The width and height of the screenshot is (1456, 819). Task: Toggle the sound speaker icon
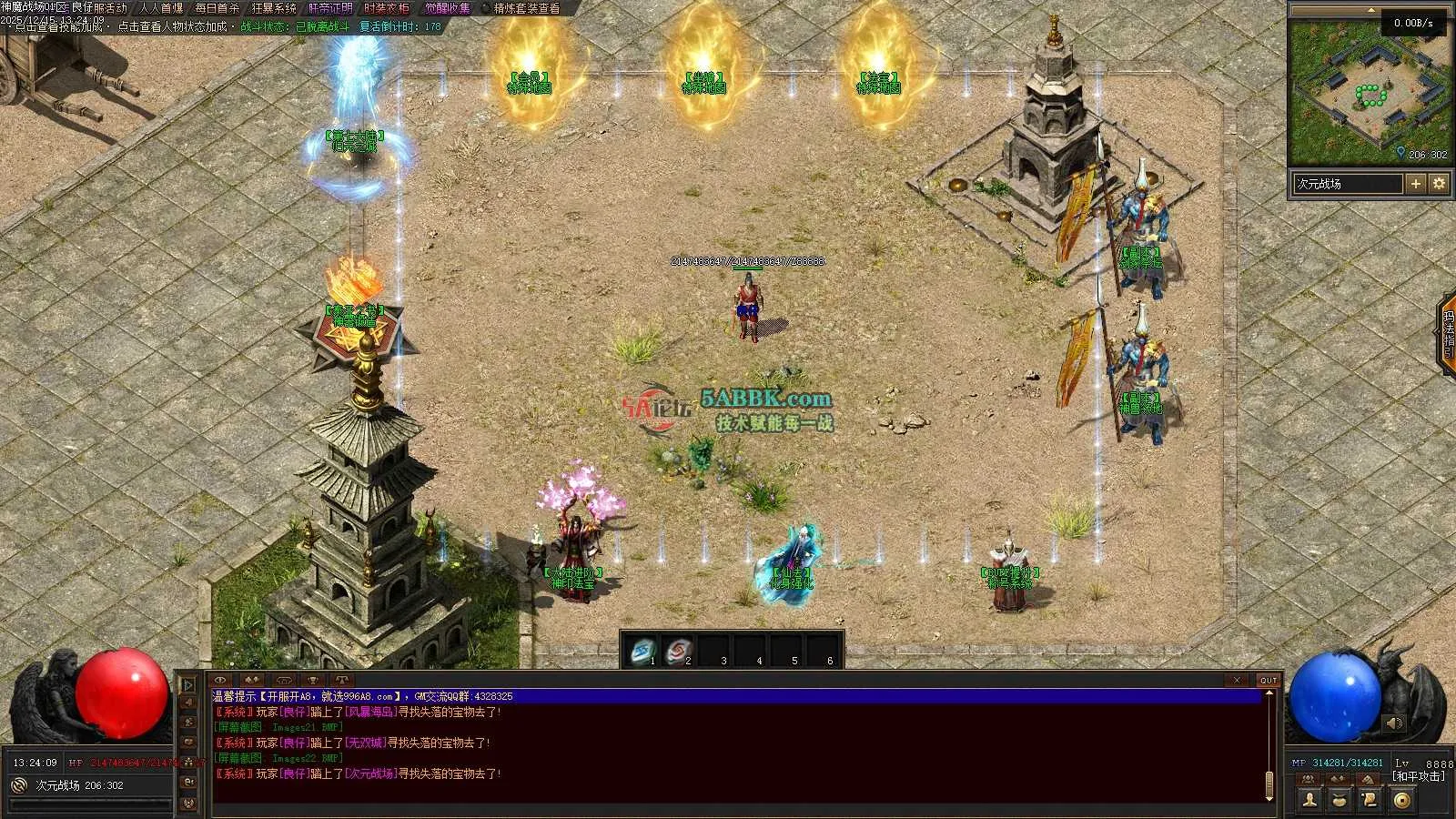[x=1394, y=723]
